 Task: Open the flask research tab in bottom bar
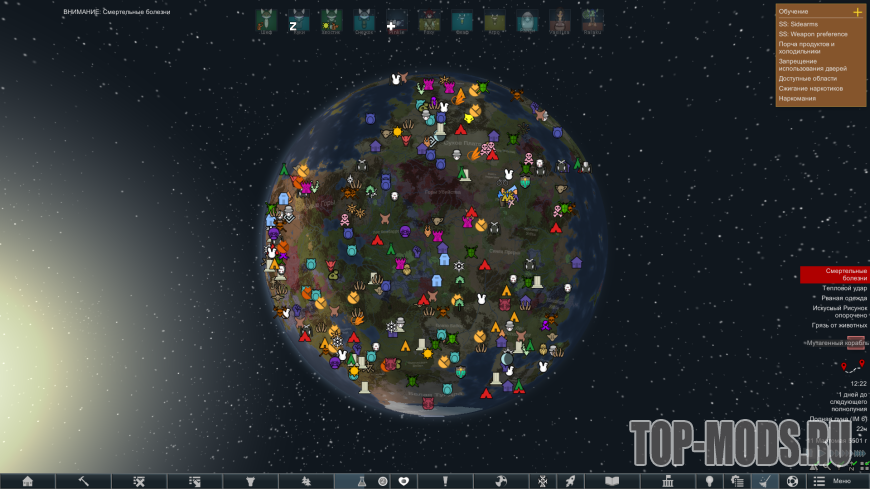[x=354, y=481]
